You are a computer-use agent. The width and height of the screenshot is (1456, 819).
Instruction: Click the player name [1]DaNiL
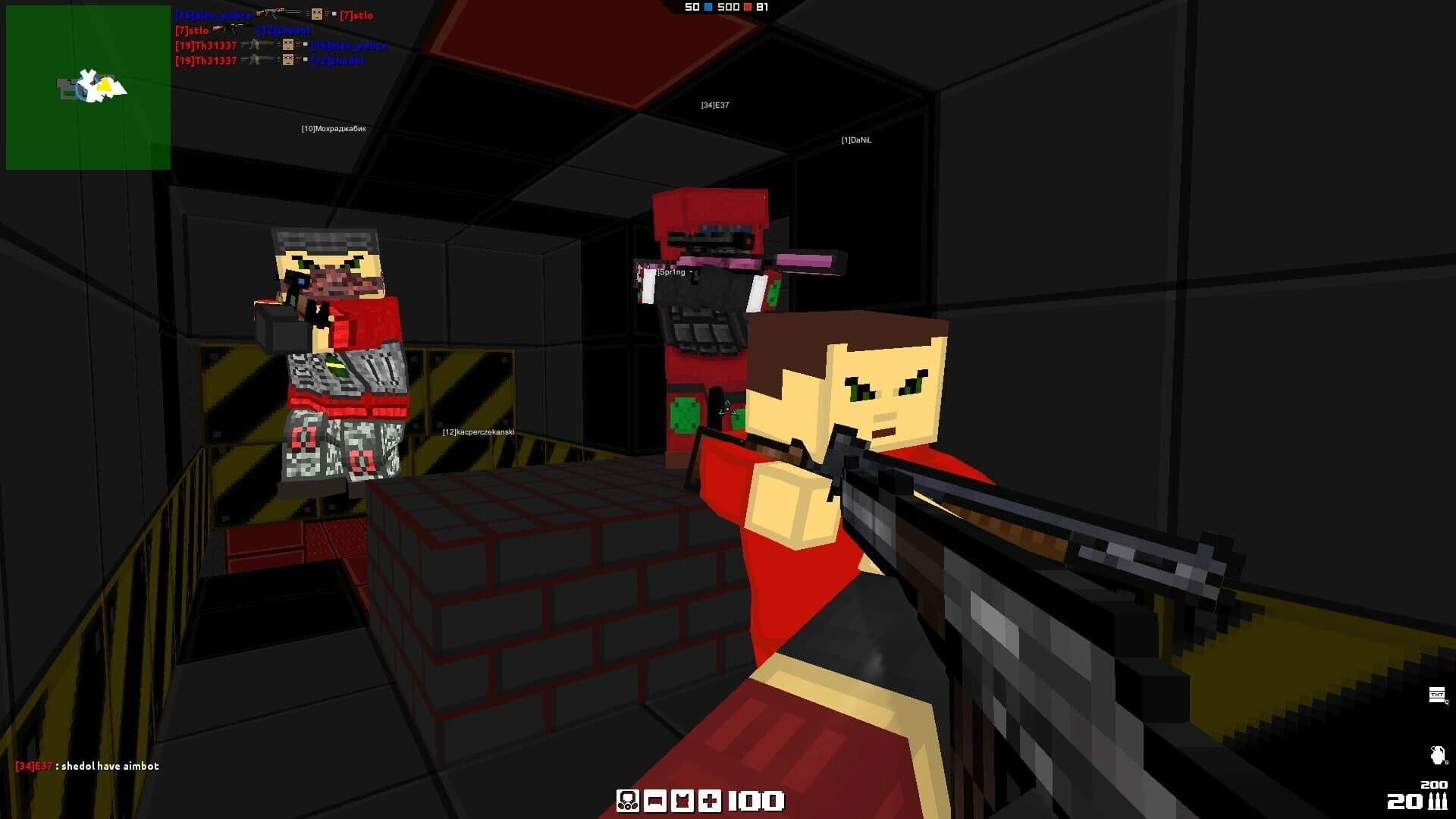click(x=855, y=140)
